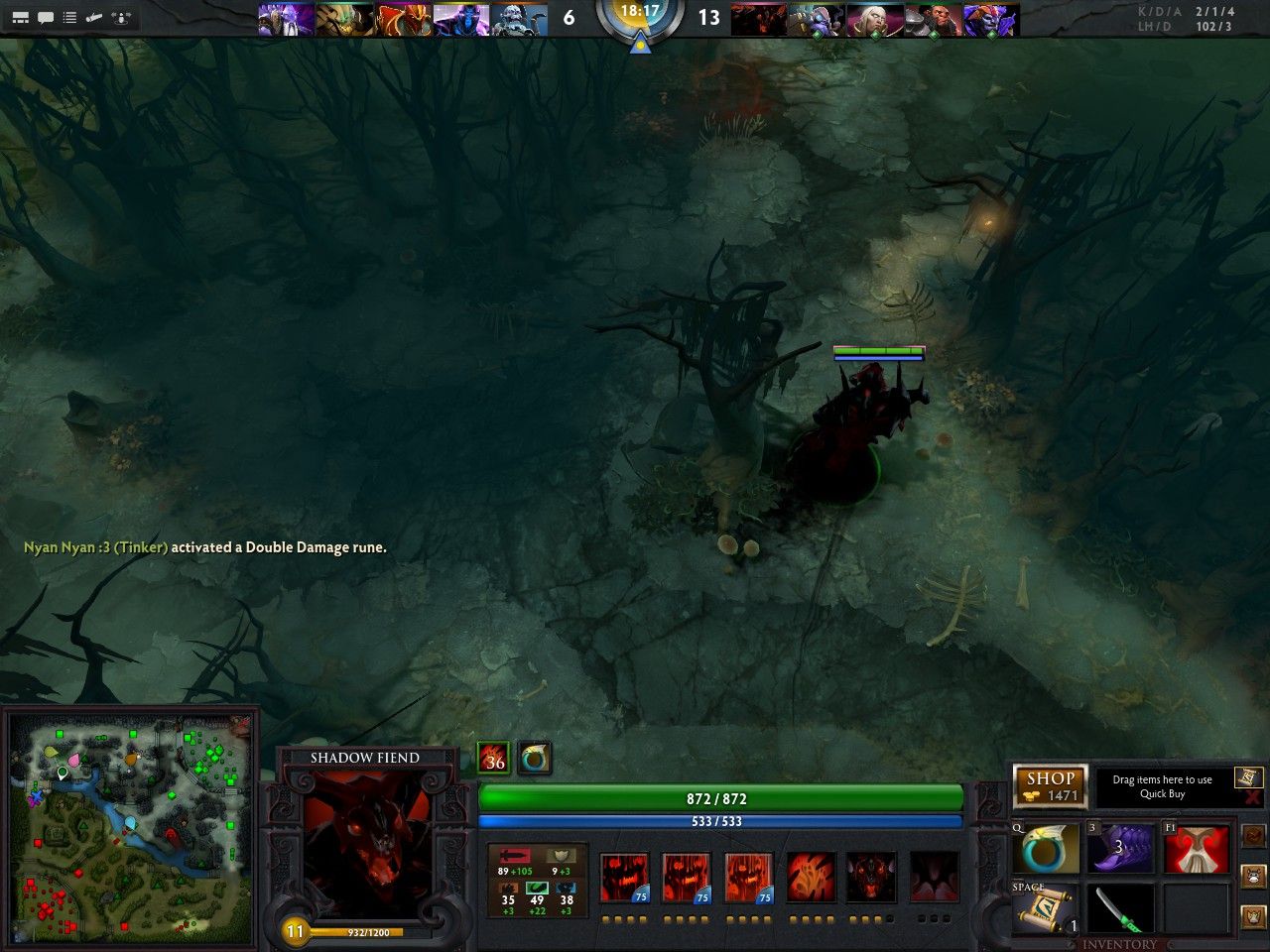This screenshot has width=1270, height=952.
Task: Select the courier with the donkey icon
Action: (1255, 877)
